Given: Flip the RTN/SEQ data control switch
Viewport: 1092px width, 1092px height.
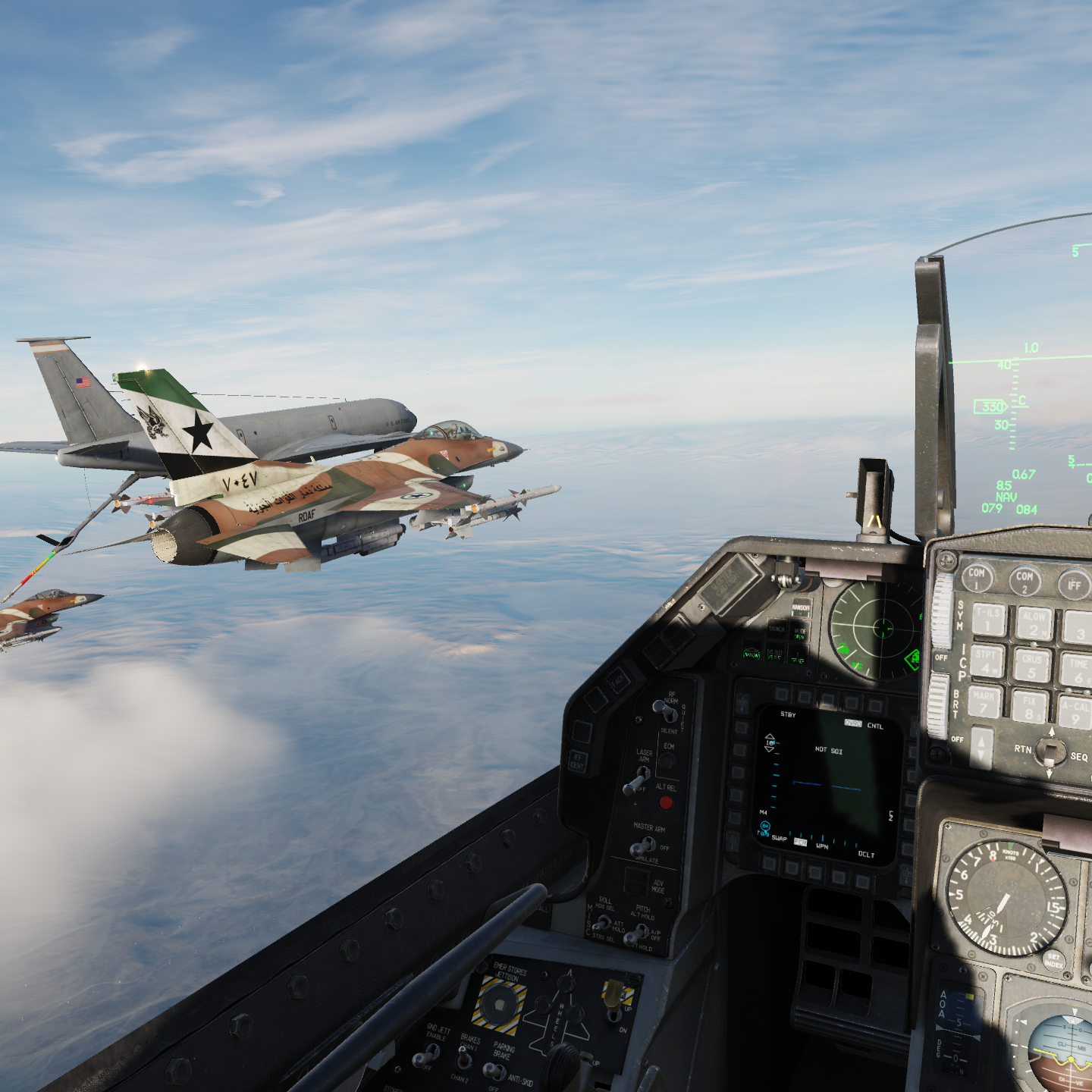Looking at the screenshot, I should (1050, 752).
